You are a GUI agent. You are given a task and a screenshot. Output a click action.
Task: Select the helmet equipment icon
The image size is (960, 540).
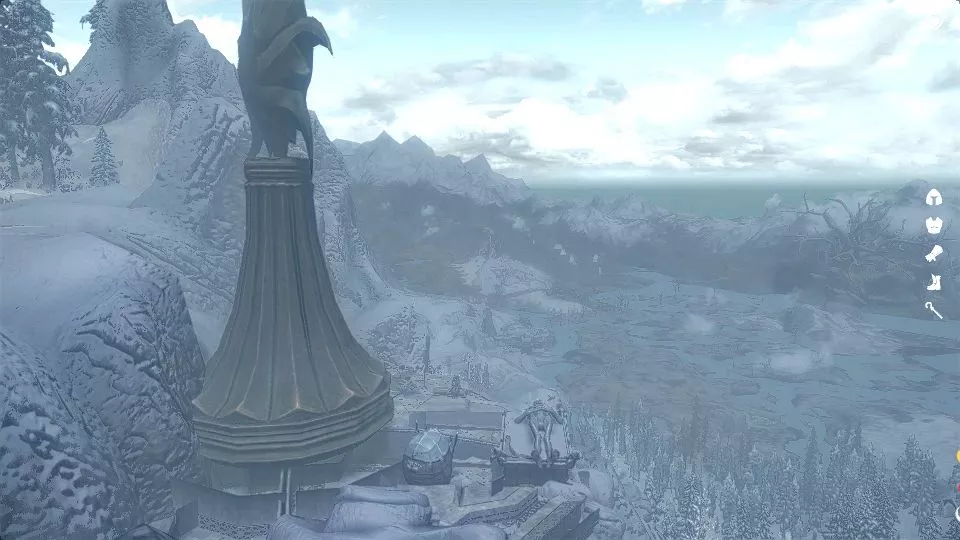click(934, 197)
